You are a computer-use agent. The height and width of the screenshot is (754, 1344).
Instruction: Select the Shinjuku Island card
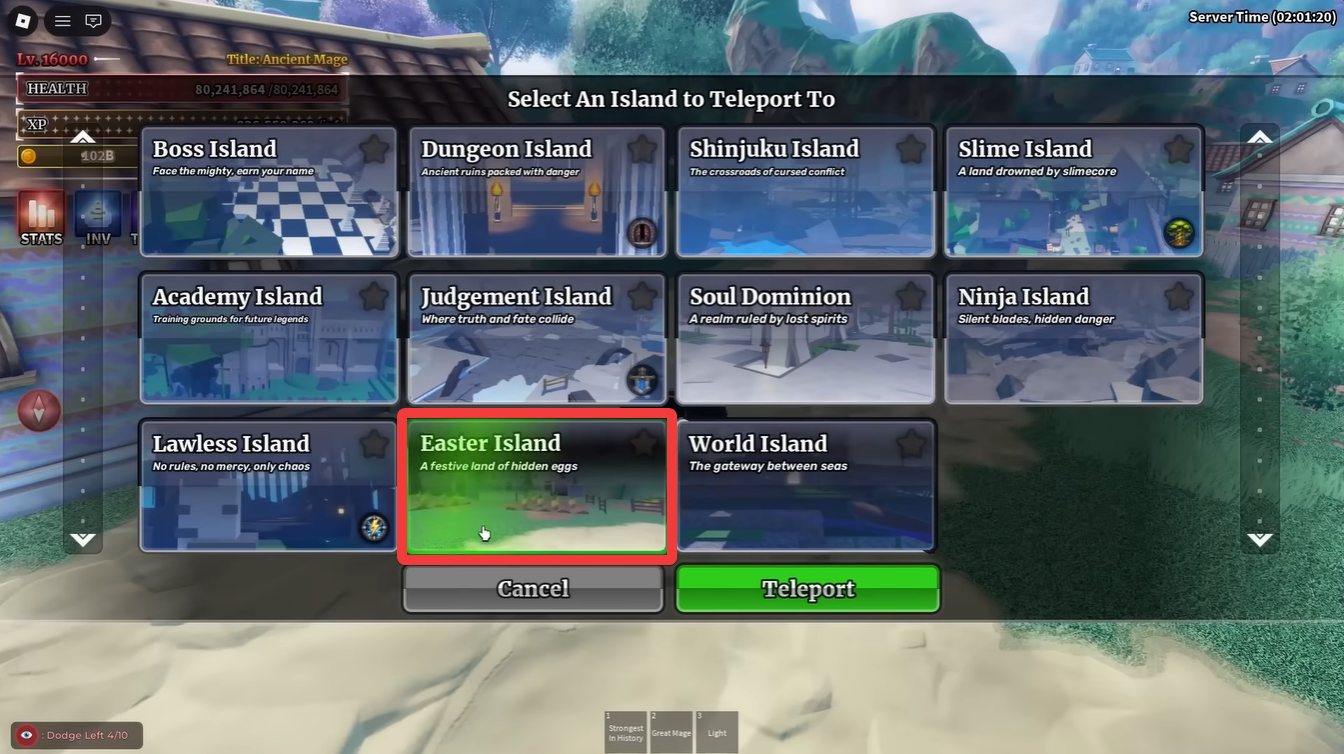[805, 192]
